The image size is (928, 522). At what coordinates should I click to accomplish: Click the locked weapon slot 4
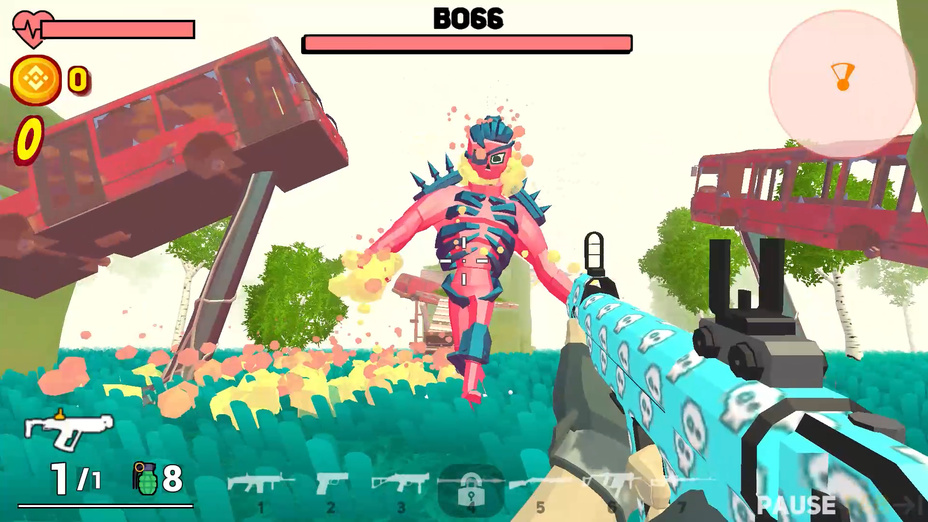click(x=470, y=488)
